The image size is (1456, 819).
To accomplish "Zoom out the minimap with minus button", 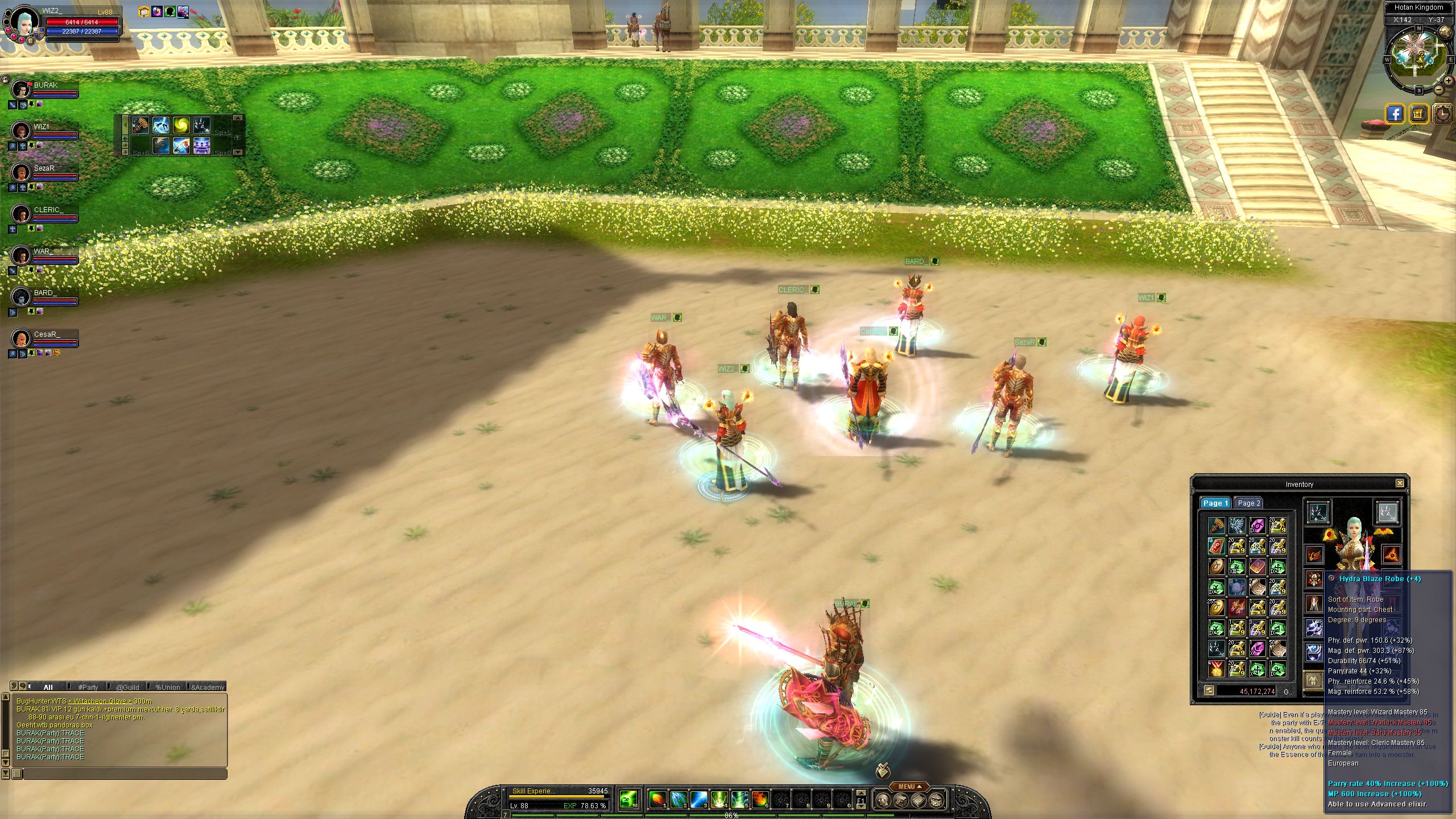I will pos(1438,89).
